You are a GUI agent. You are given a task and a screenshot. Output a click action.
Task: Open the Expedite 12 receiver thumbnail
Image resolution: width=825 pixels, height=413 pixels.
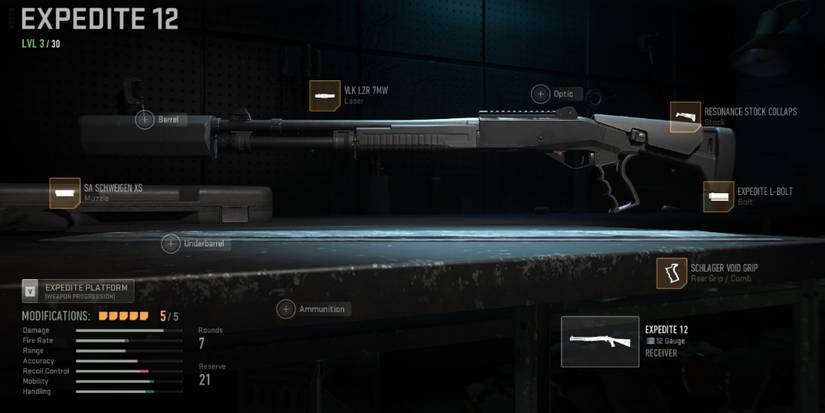(600, 342)
